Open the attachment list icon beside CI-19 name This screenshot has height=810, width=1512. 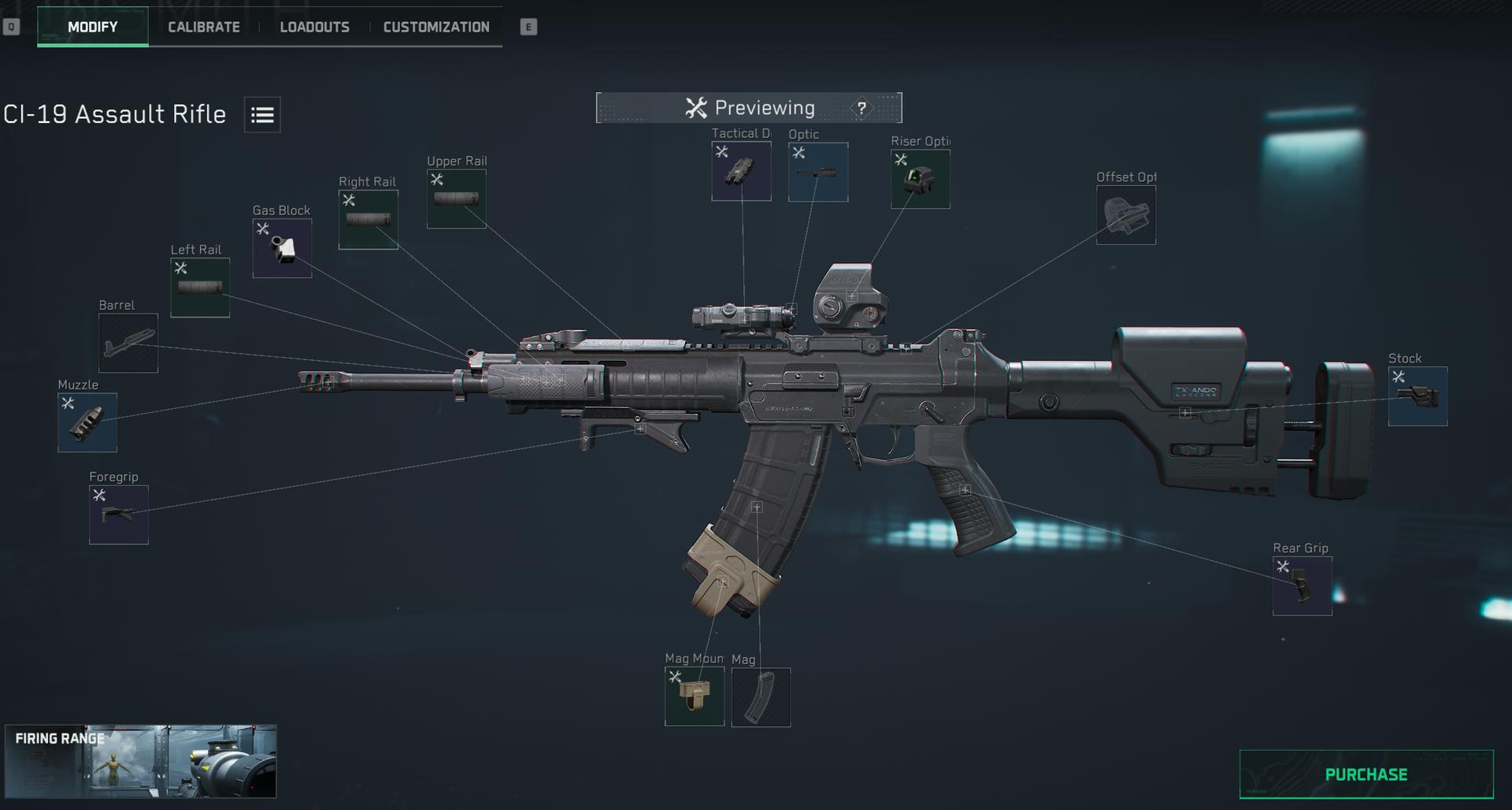tap(261, 114)
